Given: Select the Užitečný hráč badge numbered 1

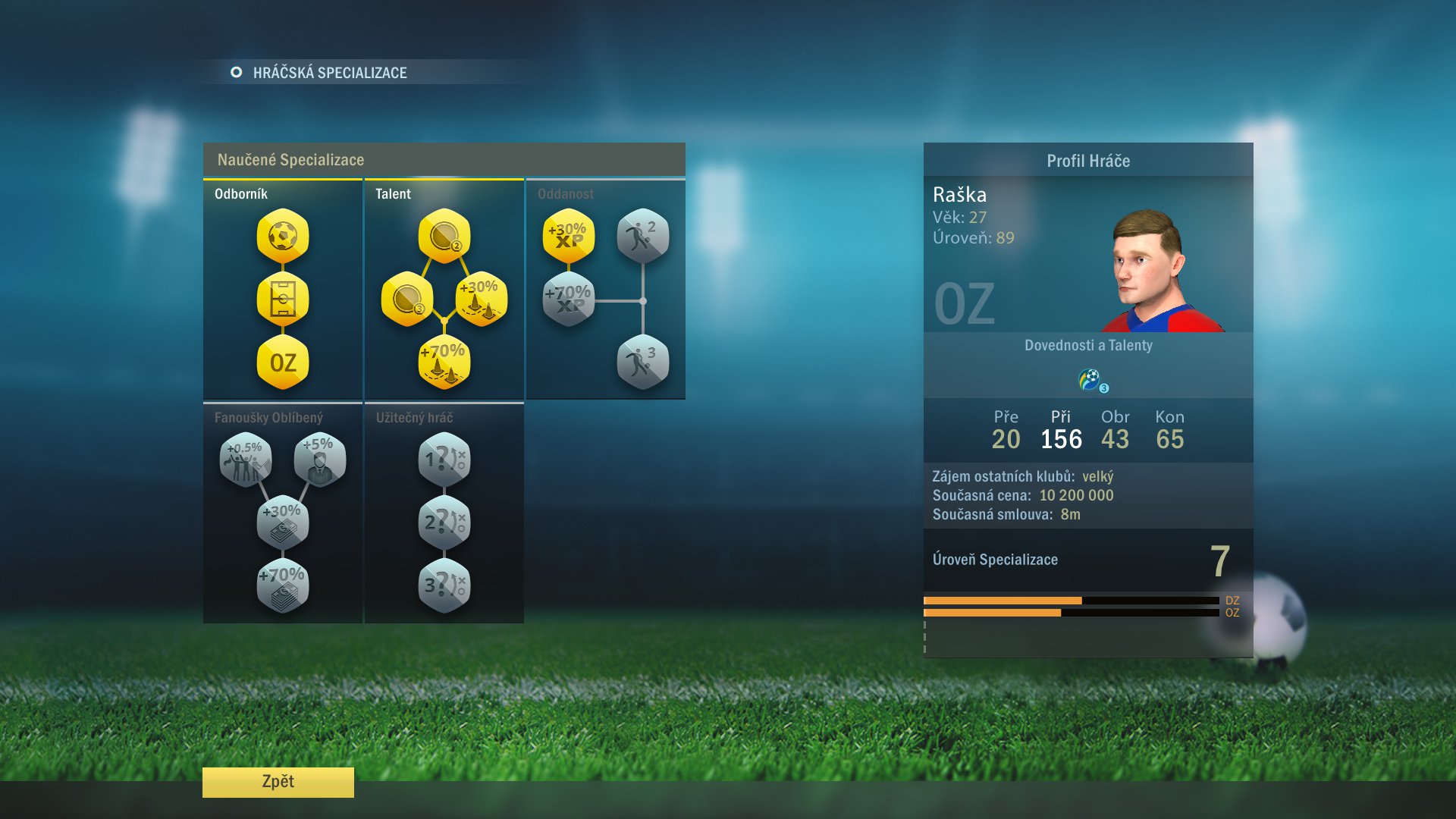Looking at the screenshot, I should (444, 460).
